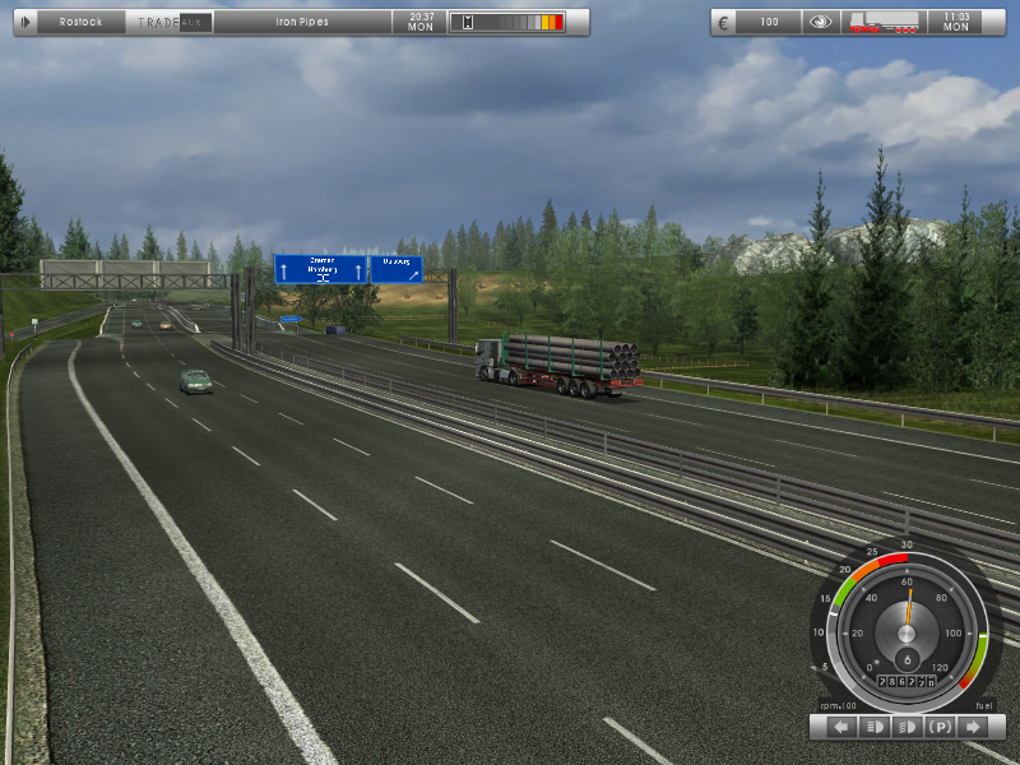The width and height of the screenshot is (1020, 765).
Task: Click the Rostock destination field
Action: (81, 22)
